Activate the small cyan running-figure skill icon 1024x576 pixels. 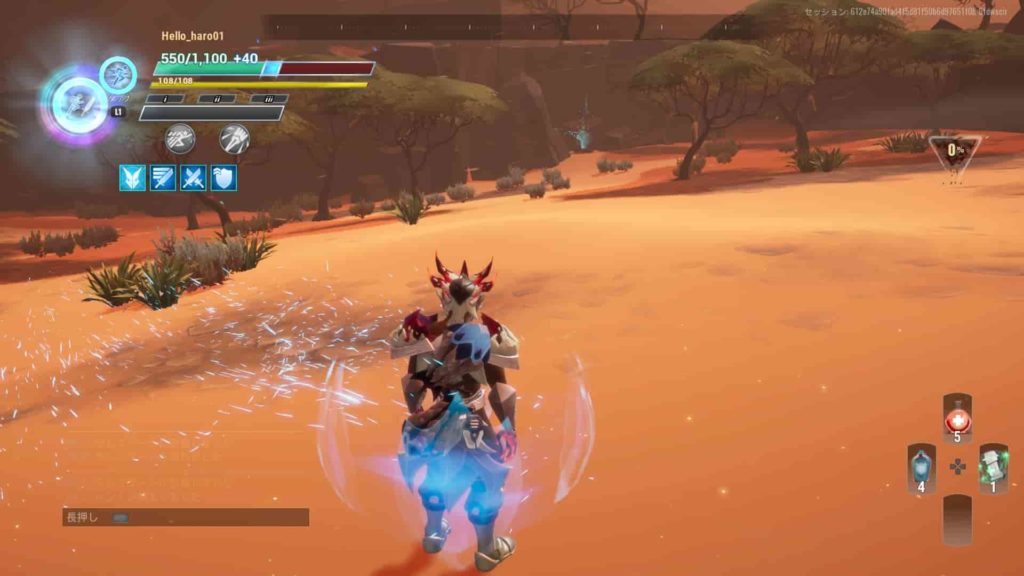pos(118,75)
